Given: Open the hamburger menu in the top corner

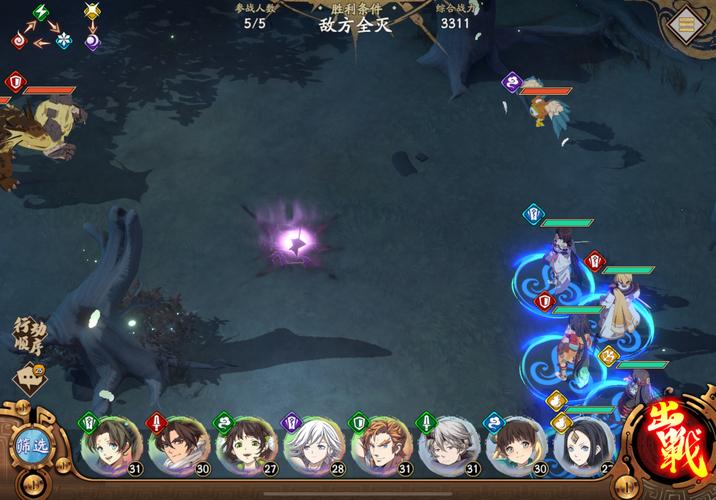Looking at the screenshot, I should 688,24.
